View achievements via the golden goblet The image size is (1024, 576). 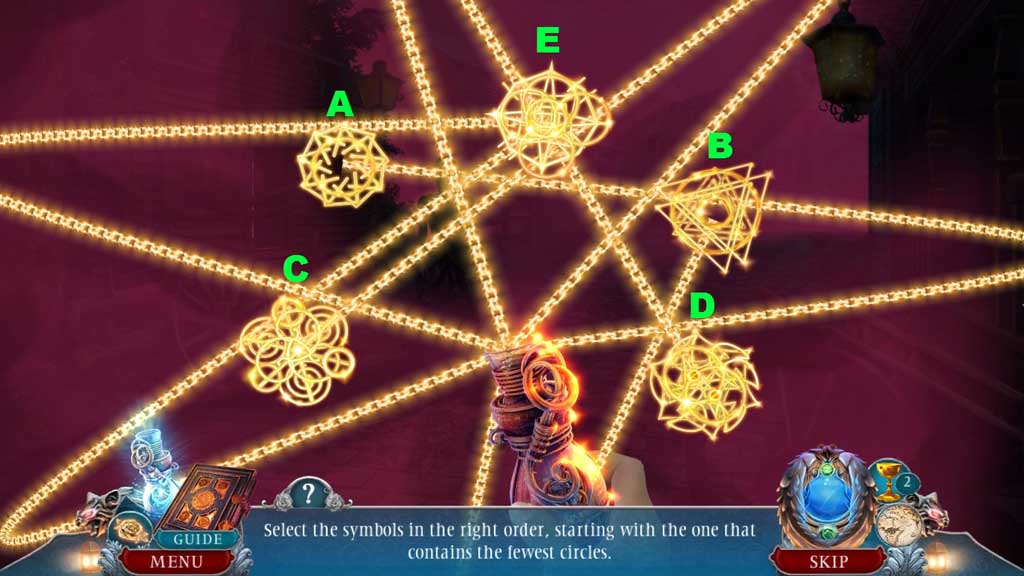point(888,480)
